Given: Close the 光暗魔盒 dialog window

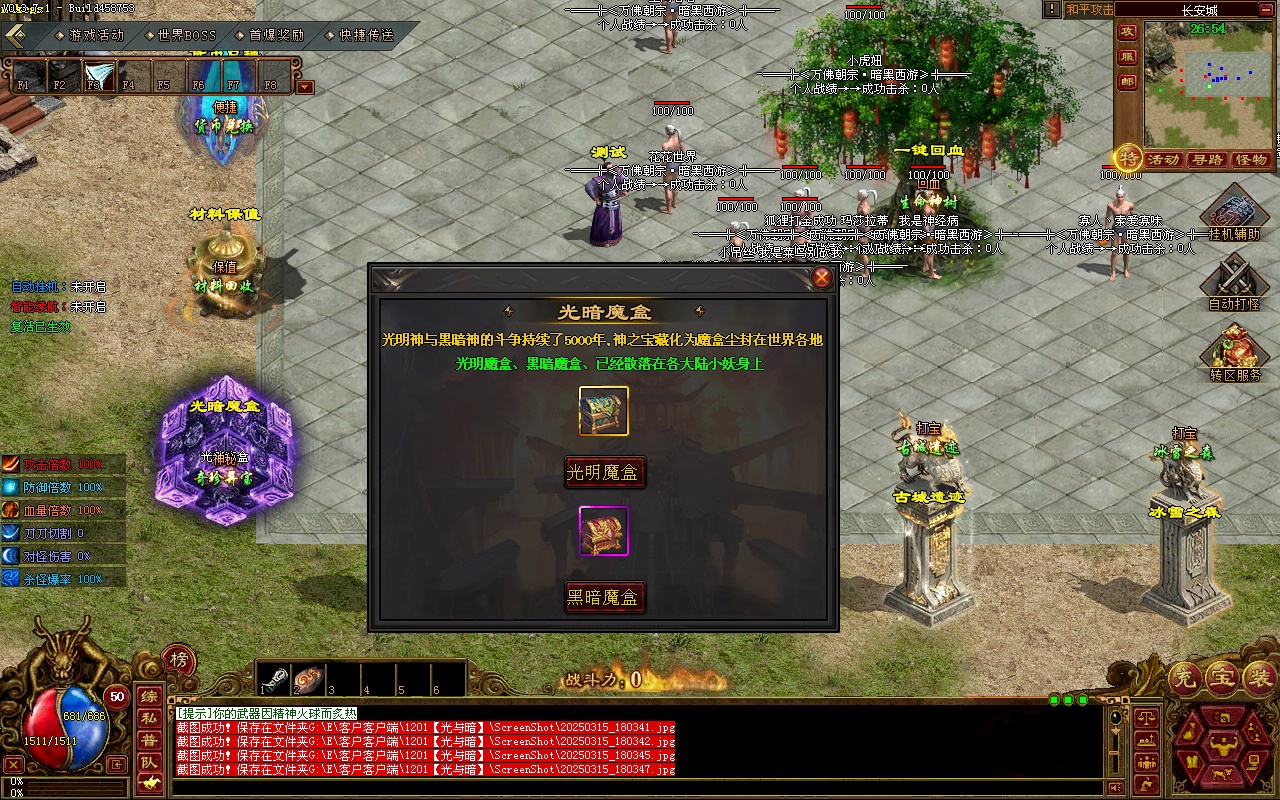Looking at the screenshot, I should pos(822,278).
